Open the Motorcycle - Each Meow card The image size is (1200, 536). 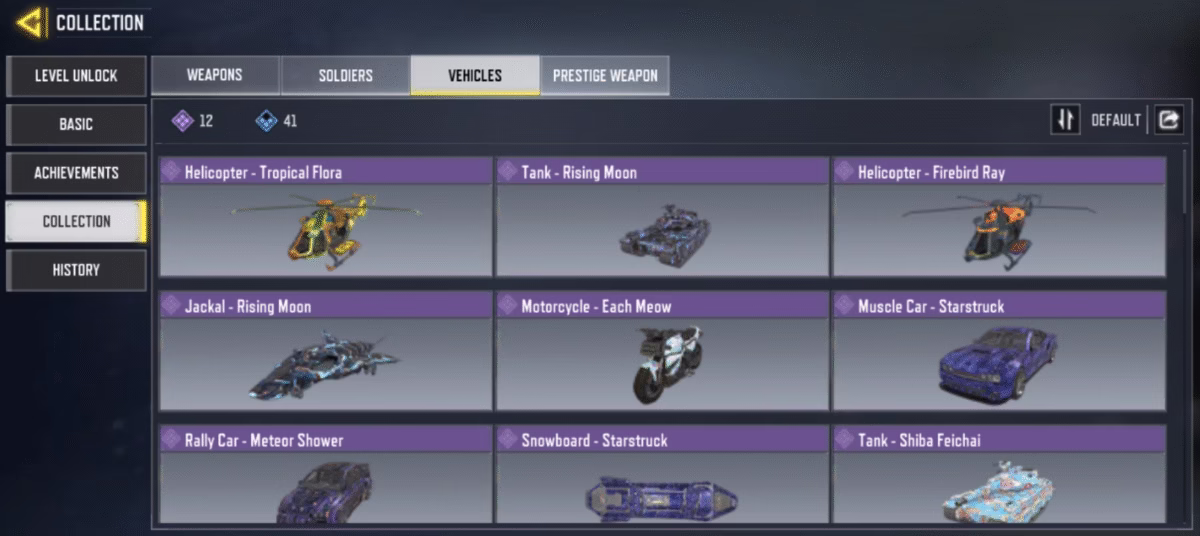point(662,351)
